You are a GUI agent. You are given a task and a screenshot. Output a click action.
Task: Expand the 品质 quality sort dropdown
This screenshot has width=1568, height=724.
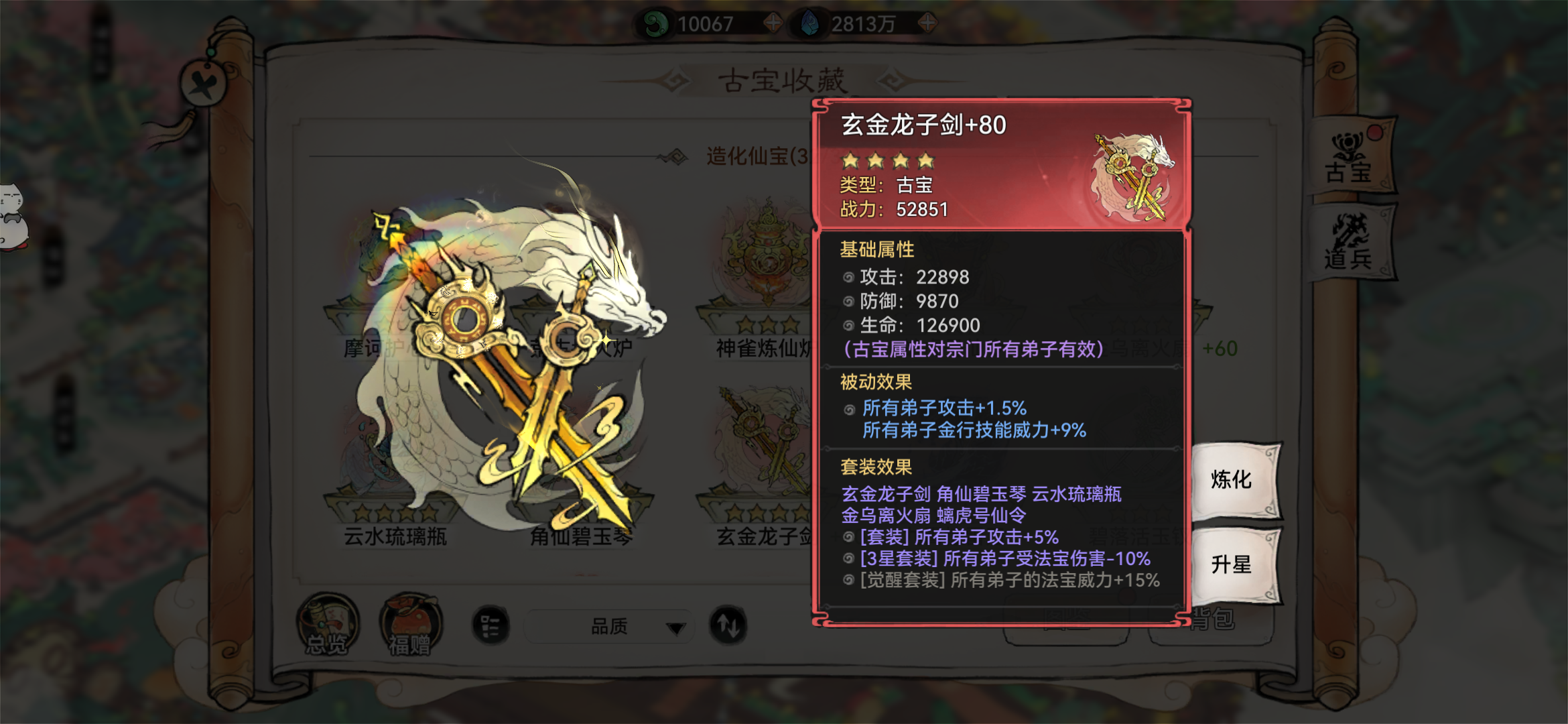608,627
